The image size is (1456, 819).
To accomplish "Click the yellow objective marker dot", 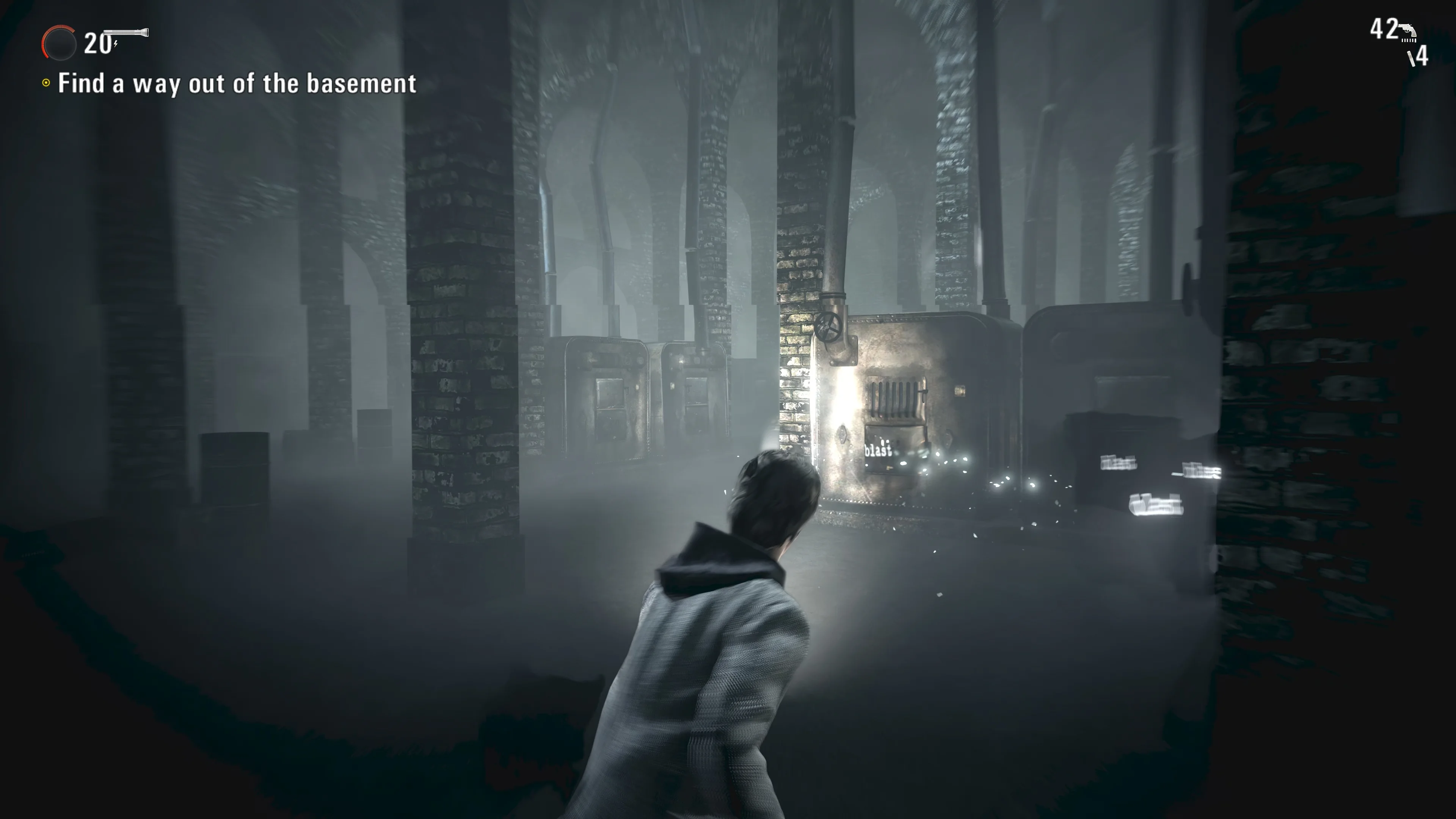I will [x=47, y=84].
